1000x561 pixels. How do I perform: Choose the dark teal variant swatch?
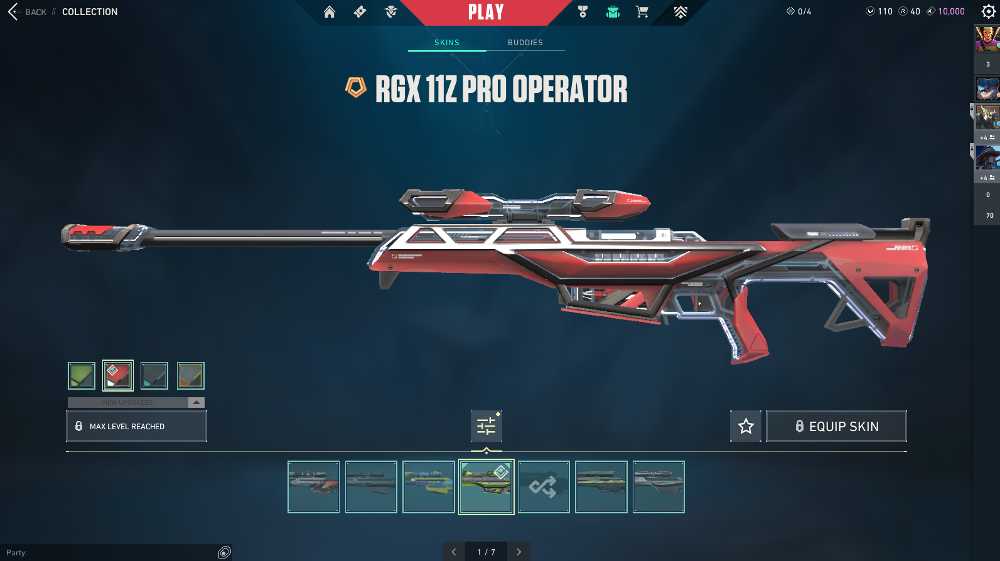pos(154,376)
